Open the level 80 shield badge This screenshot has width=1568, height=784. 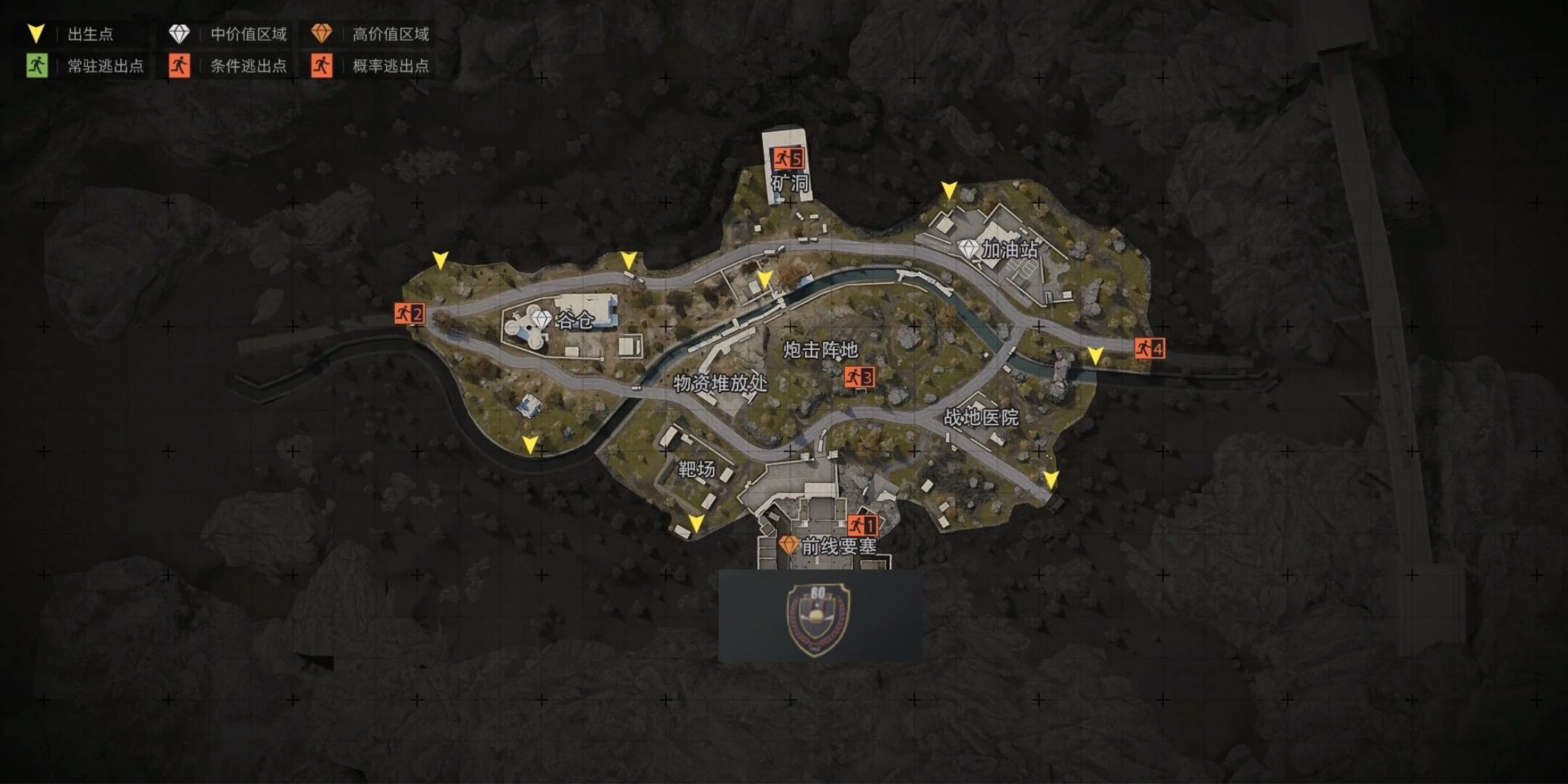point(819,618)
